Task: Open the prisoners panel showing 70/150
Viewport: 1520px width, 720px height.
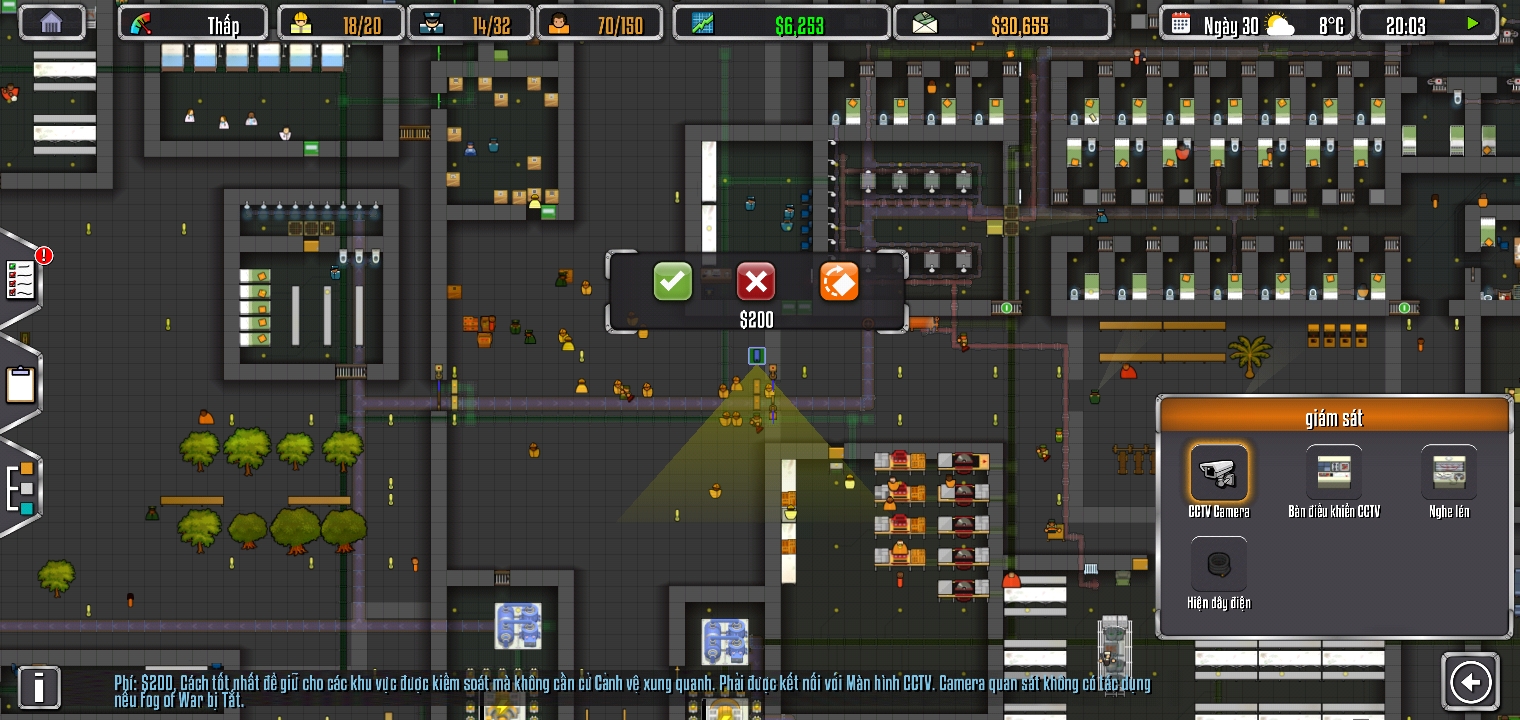Action: [600, 21]
